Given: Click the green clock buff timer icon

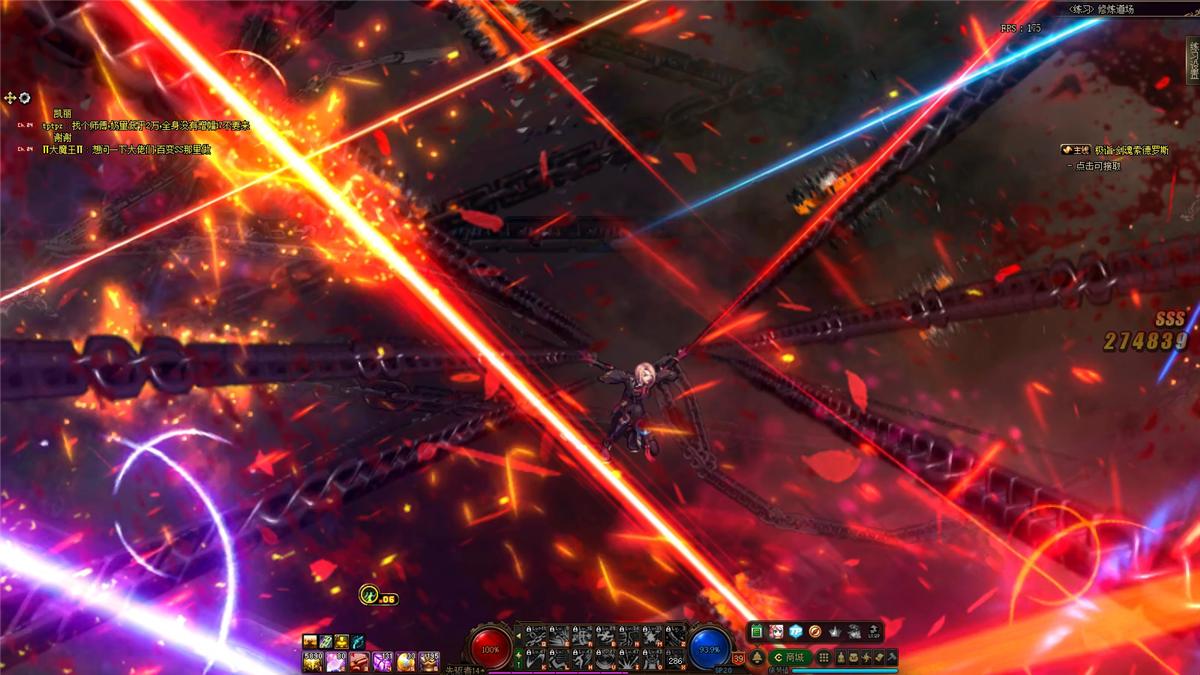Looking at the screenshot, I should click(368, 595).
